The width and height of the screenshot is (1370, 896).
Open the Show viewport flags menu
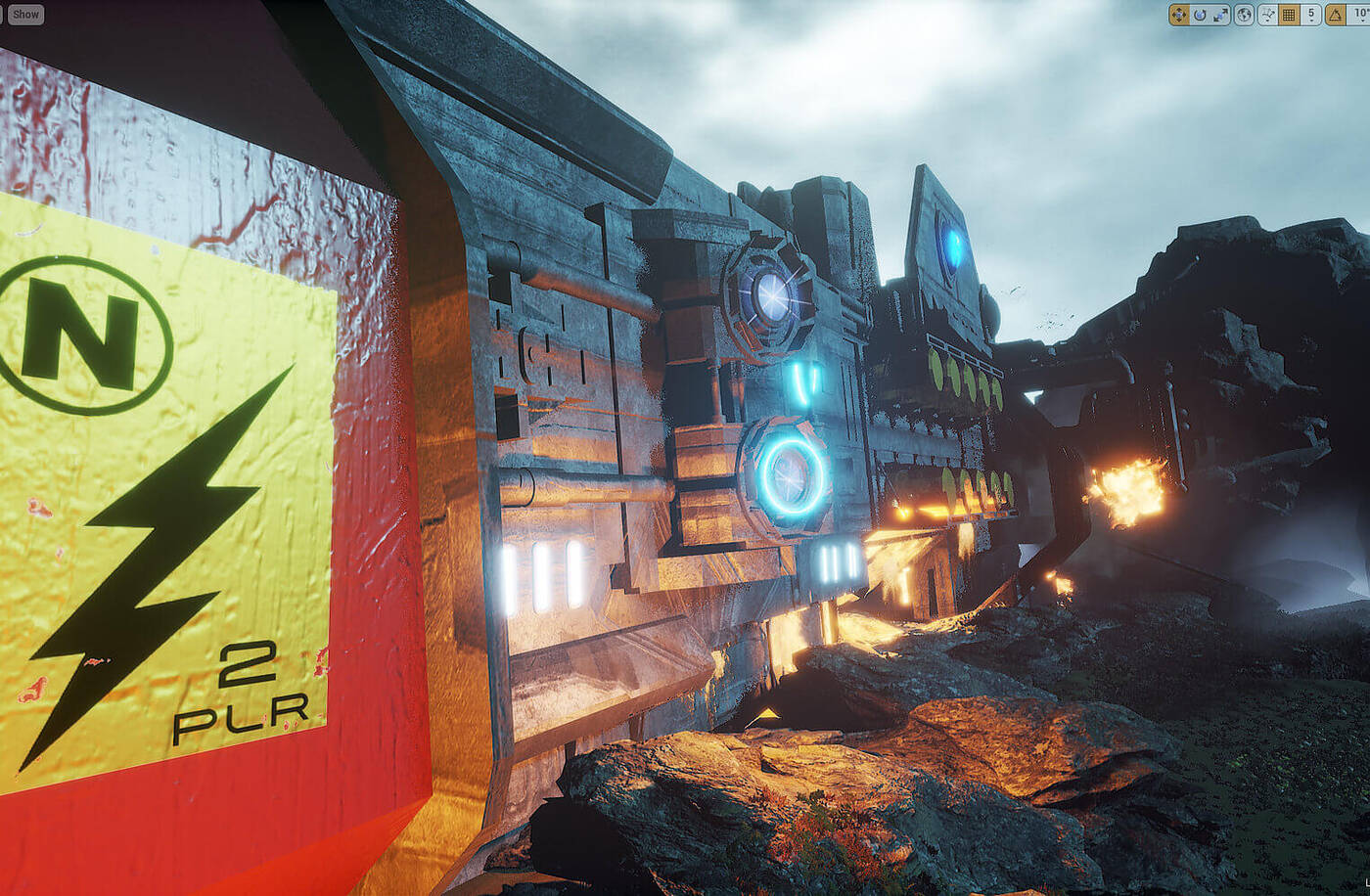24,14
